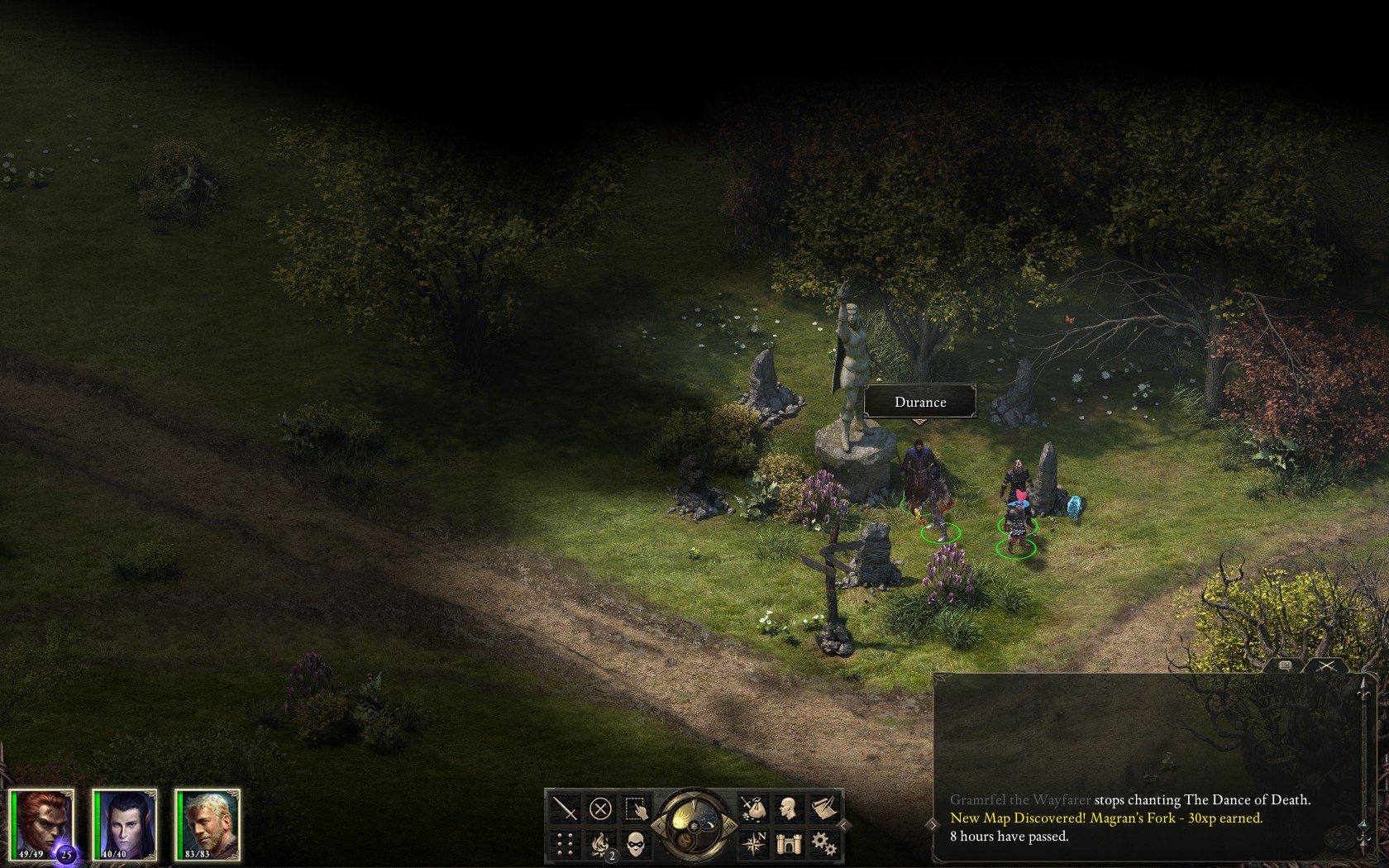Open the Stronghold castle icon
Screen dimensions: 1389x868
point(788,842)
